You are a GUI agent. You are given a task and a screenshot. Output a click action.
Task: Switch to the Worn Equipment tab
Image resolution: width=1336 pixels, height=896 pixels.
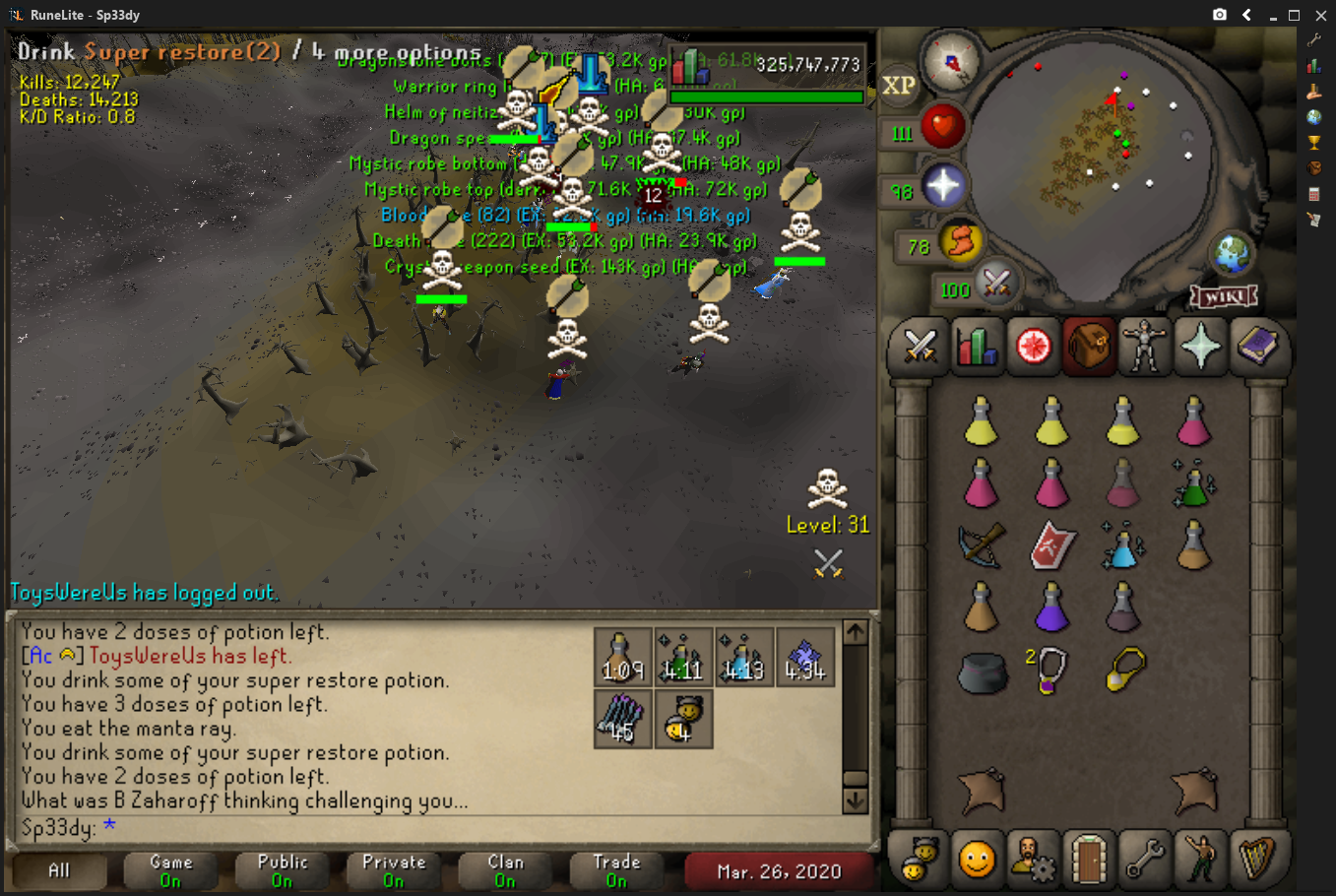1144,347
